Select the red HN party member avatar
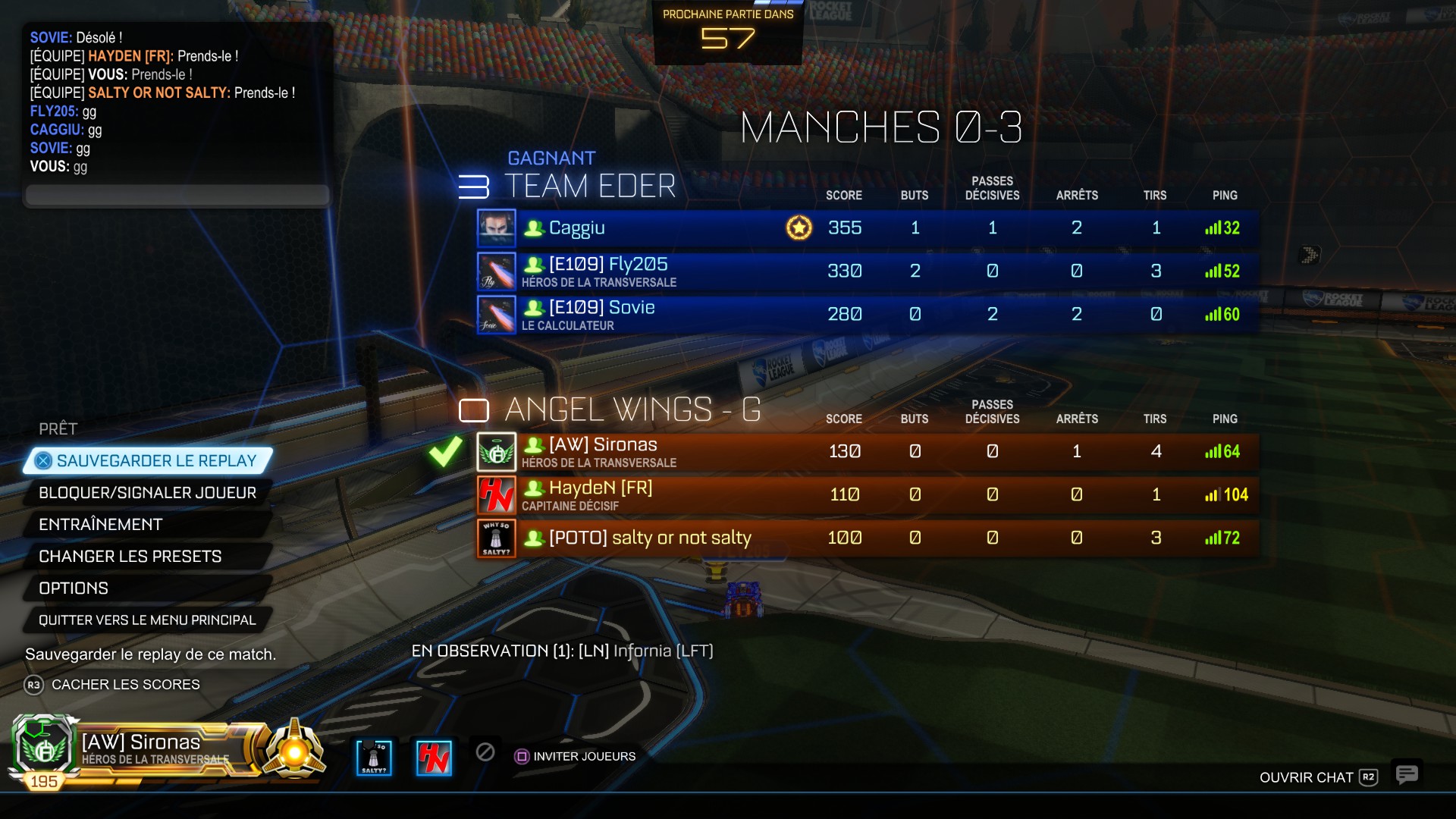The height and width of the screenshot is (819, 1456). [434, 758]
